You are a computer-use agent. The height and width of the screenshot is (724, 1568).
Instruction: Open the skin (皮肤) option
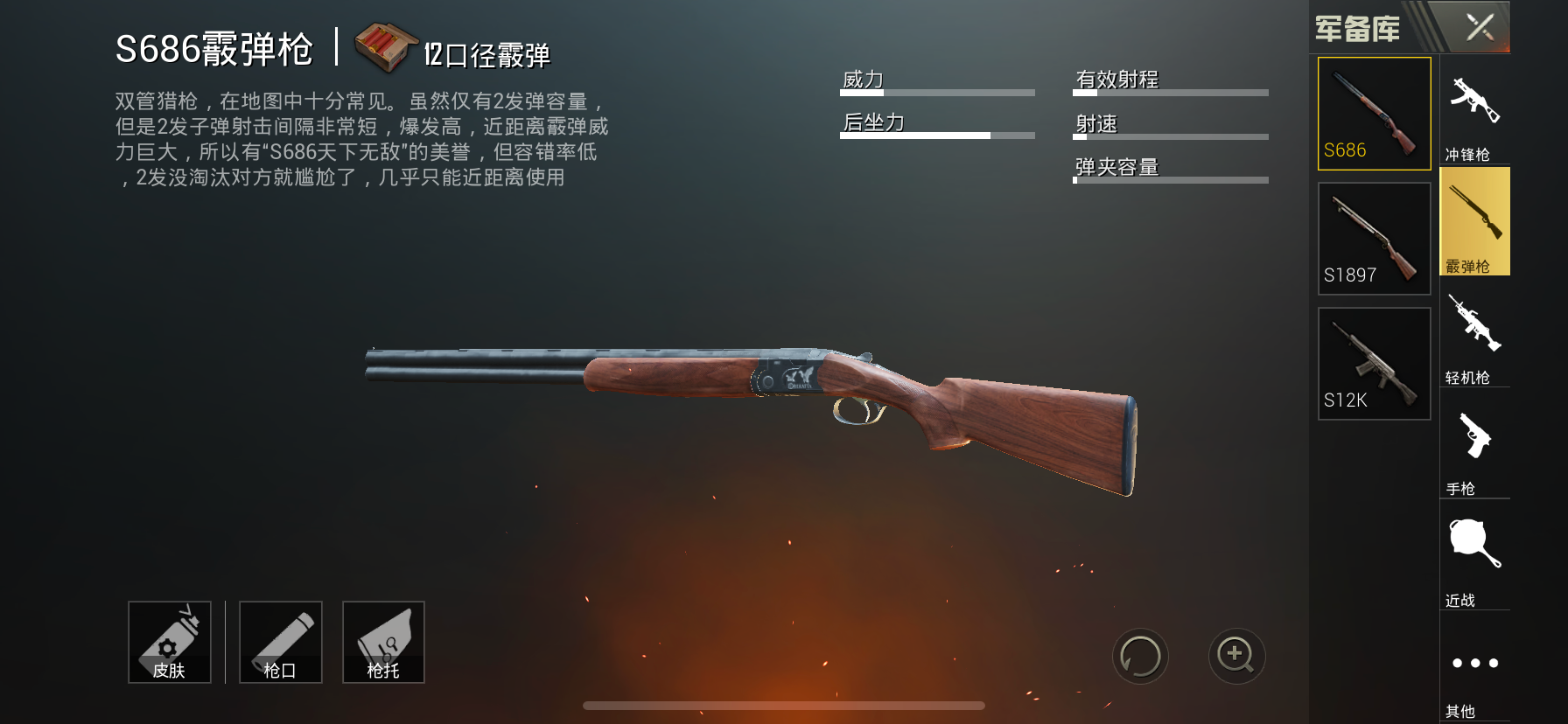[170, 642]
